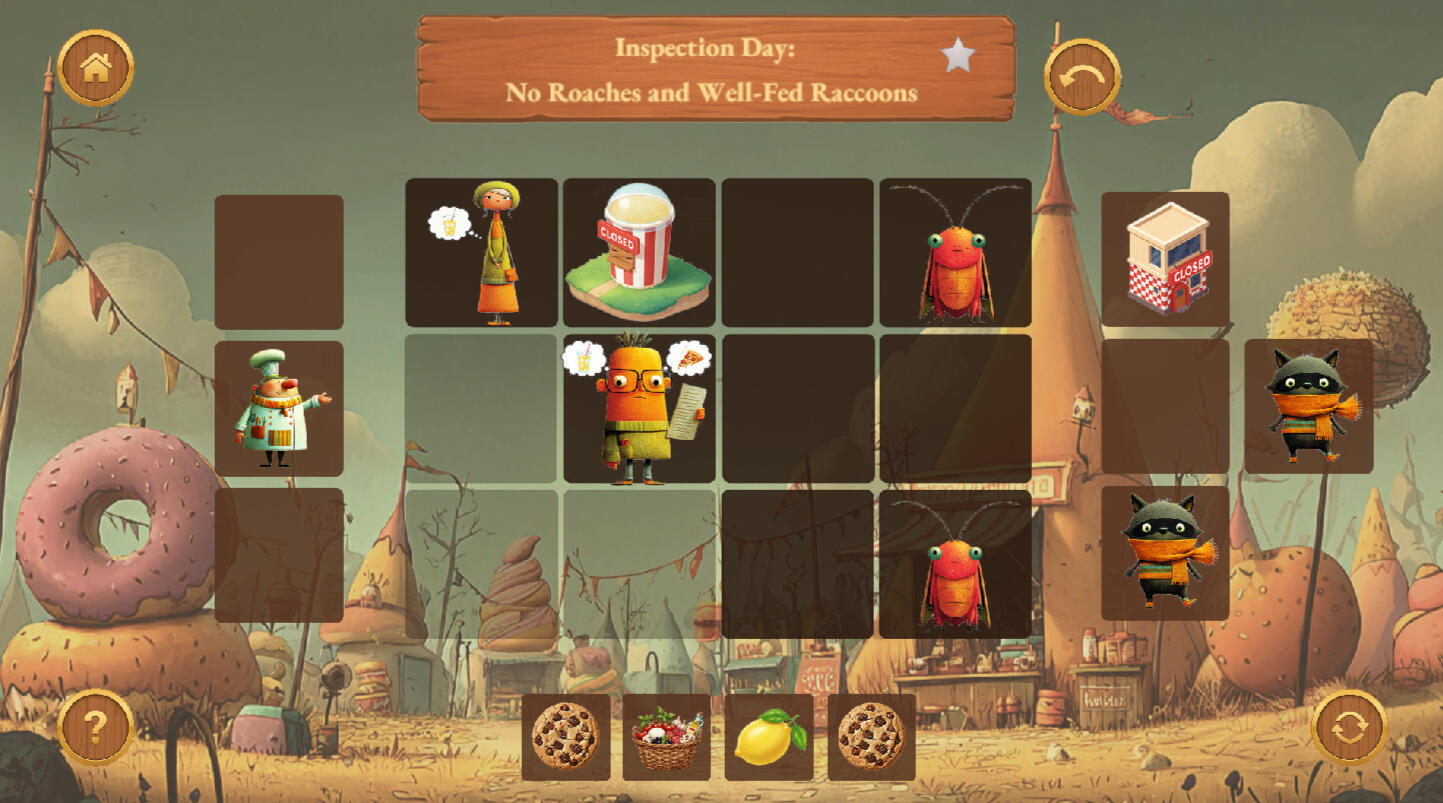Screen dimensions: 1443x803
Task: Select the chef tile
Action: (x=279, y=408)
